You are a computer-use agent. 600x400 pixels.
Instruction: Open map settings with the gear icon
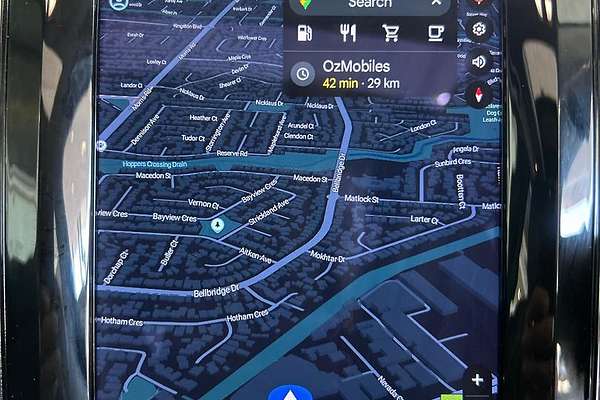(480, 29)
